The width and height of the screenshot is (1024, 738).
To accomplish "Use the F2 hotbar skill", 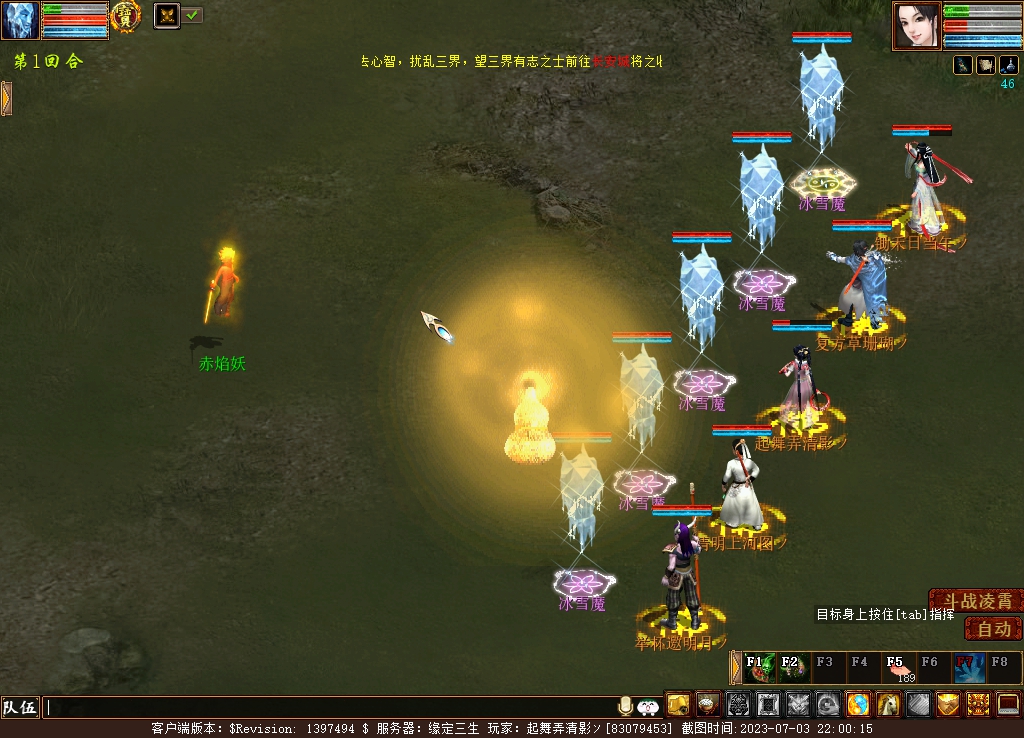I will (x=793, y=667).
